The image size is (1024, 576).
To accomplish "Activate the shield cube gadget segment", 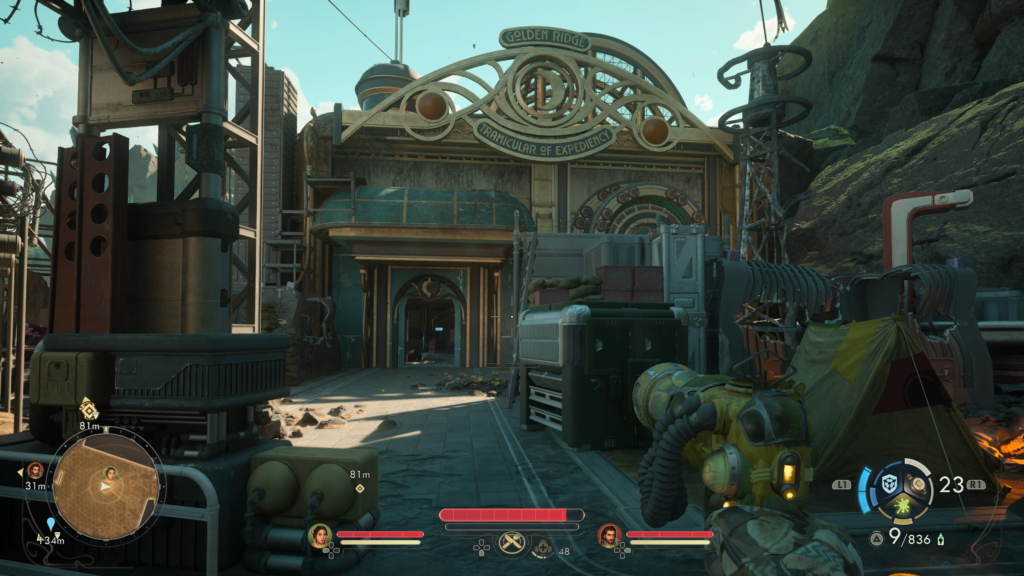I will tap(888, 484).
